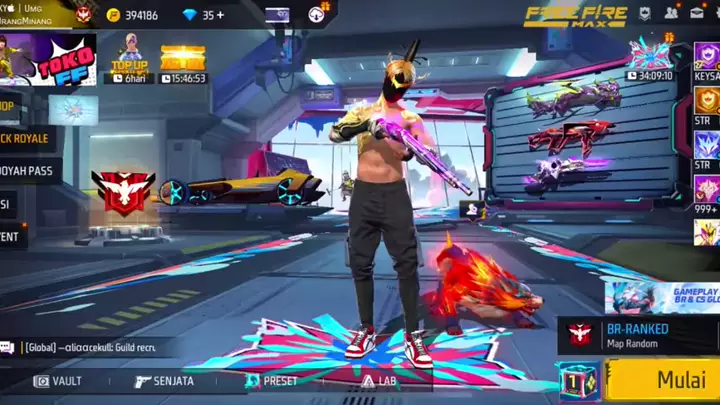The height and width of the screenshot is (405, 720).
Task: Open the mailbox envelope icon
Action: pos(697,14)
